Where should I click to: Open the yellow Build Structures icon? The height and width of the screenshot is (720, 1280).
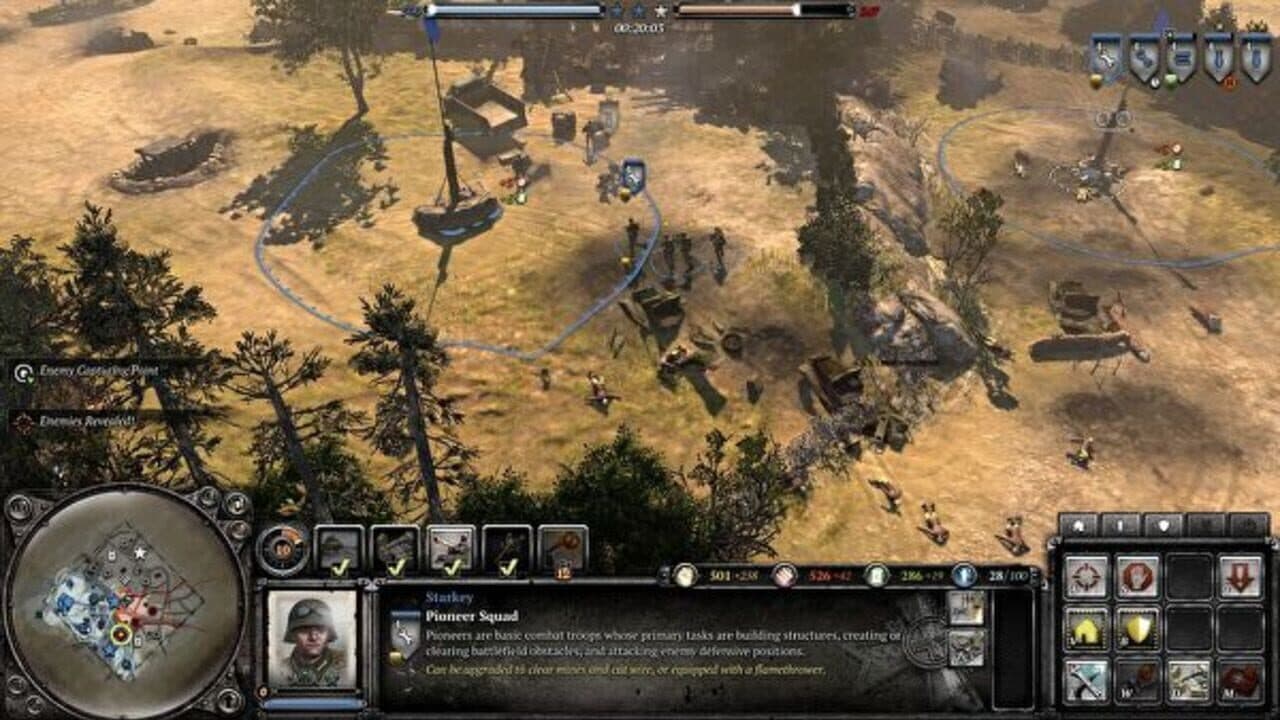point(1088,630)
